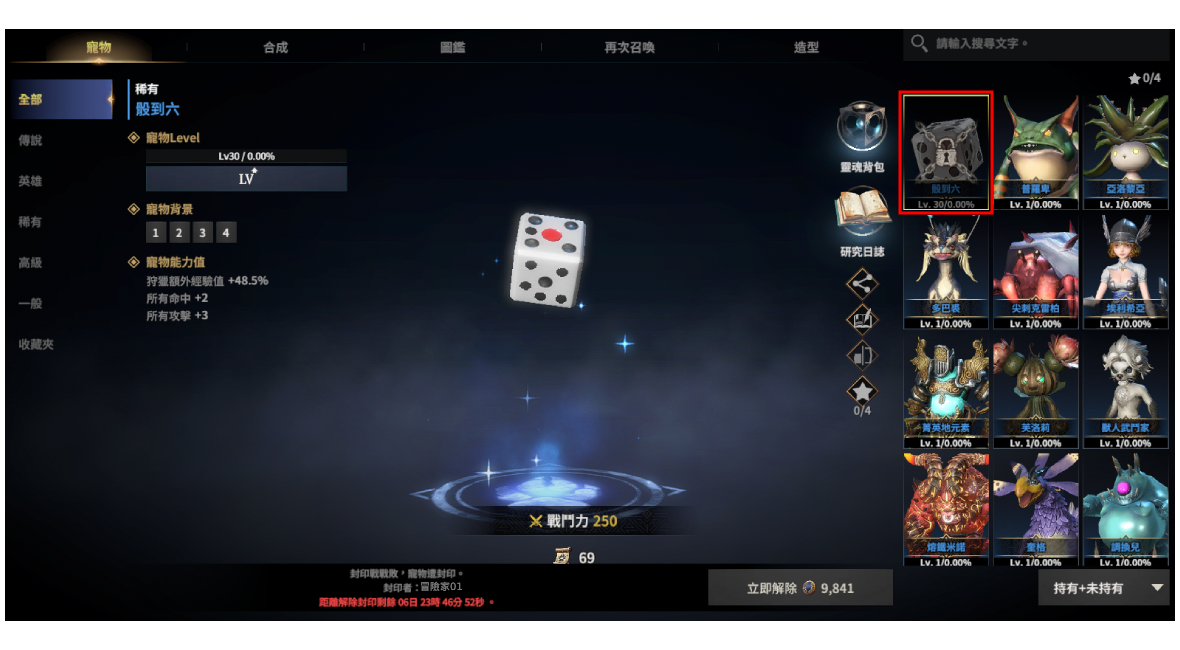This screenshot has width=1180, height=650.
Task: Select the sealed 骰到六 dice pet
Action: pos(946,153)
